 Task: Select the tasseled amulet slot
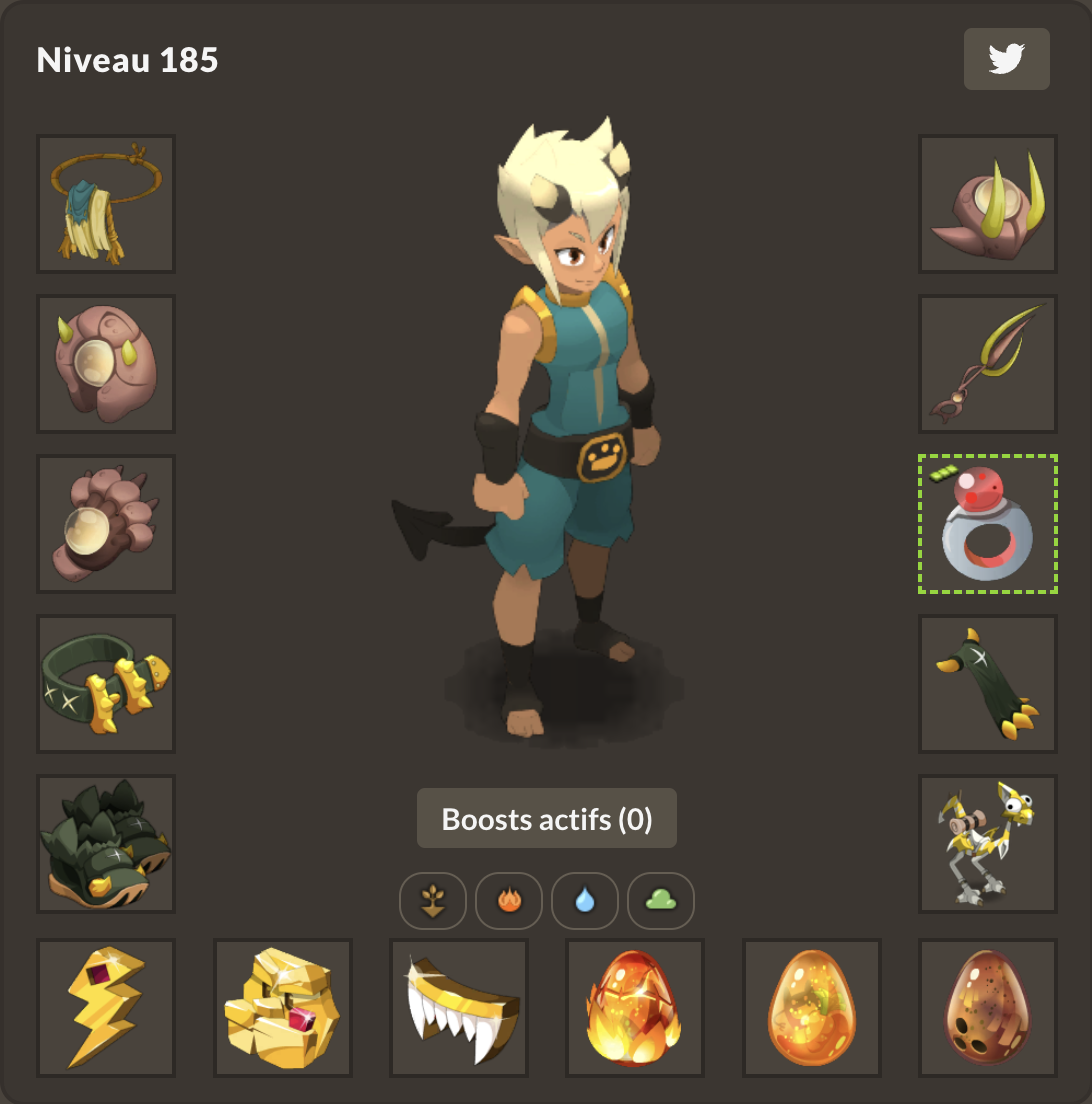[106, 204]
